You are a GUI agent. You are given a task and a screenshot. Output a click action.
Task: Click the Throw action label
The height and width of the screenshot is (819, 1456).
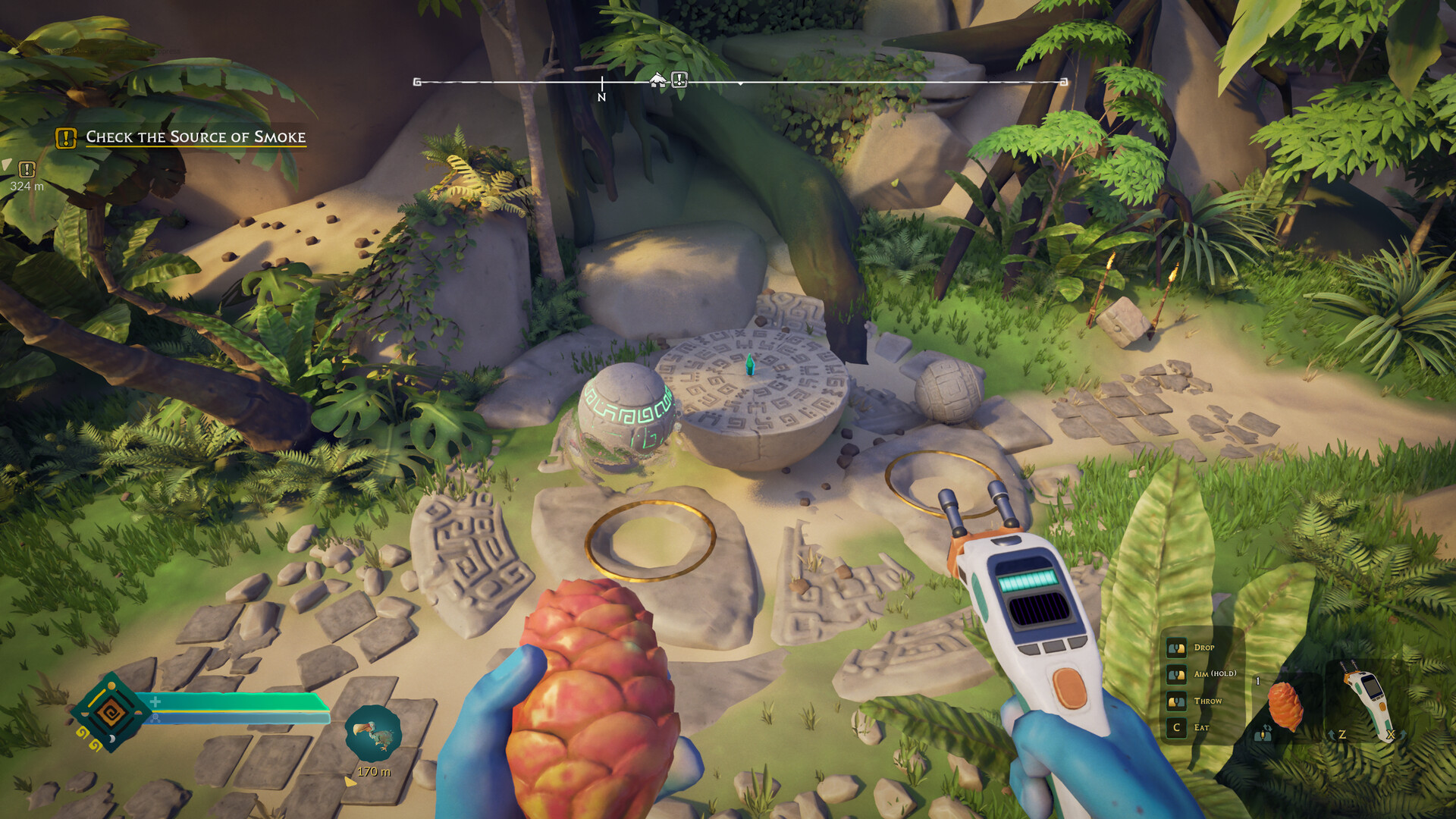(x=1207, y=700)
